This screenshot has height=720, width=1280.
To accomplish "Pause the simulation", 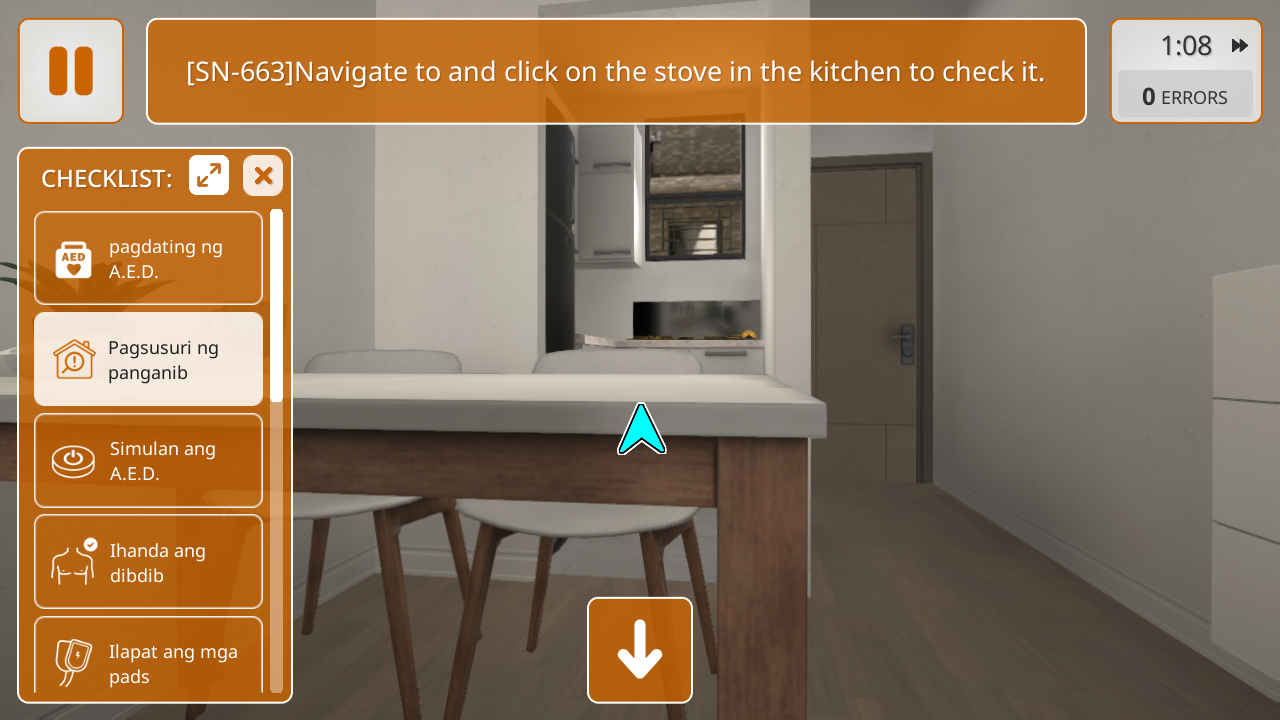I will click(71, 71).
